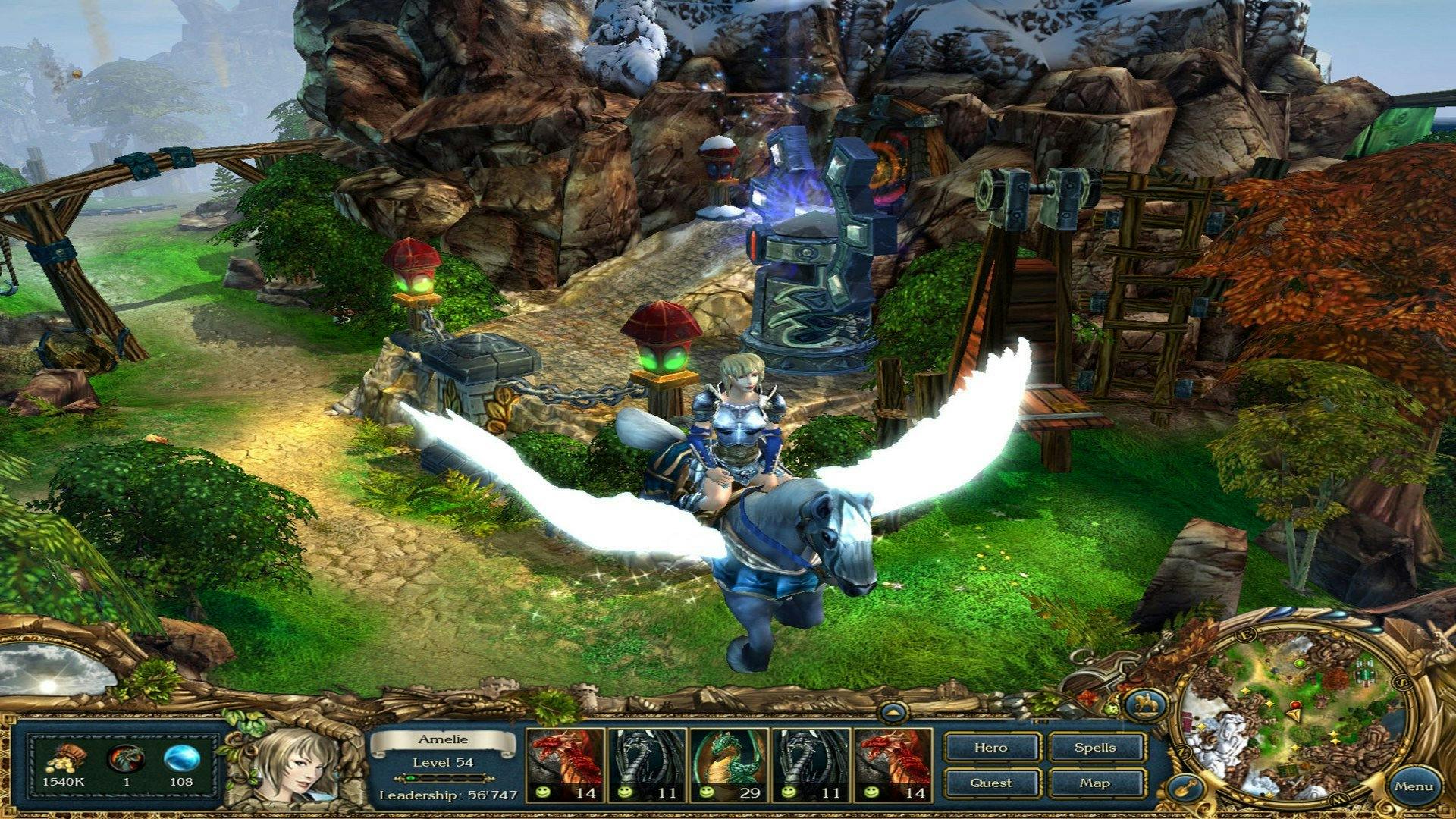1456x819 pixels.
Task: Click the red marker on the minimap
Action: [1296, 704]
